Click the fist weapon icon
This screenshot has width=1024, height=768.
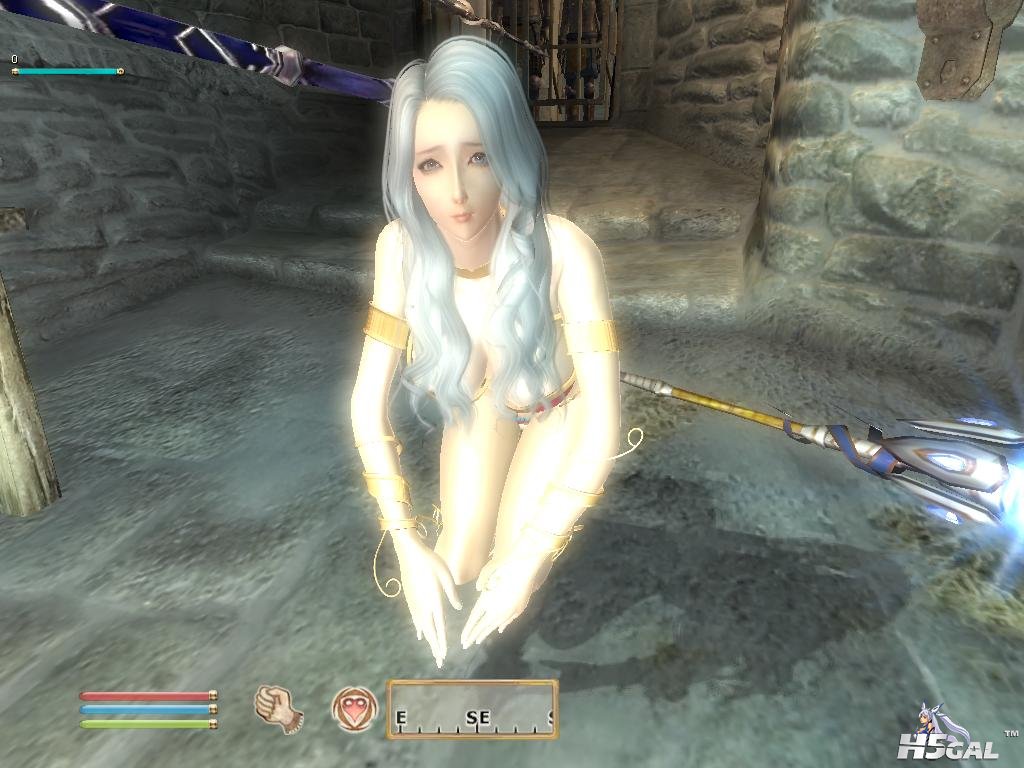click(x=279, y=707)
